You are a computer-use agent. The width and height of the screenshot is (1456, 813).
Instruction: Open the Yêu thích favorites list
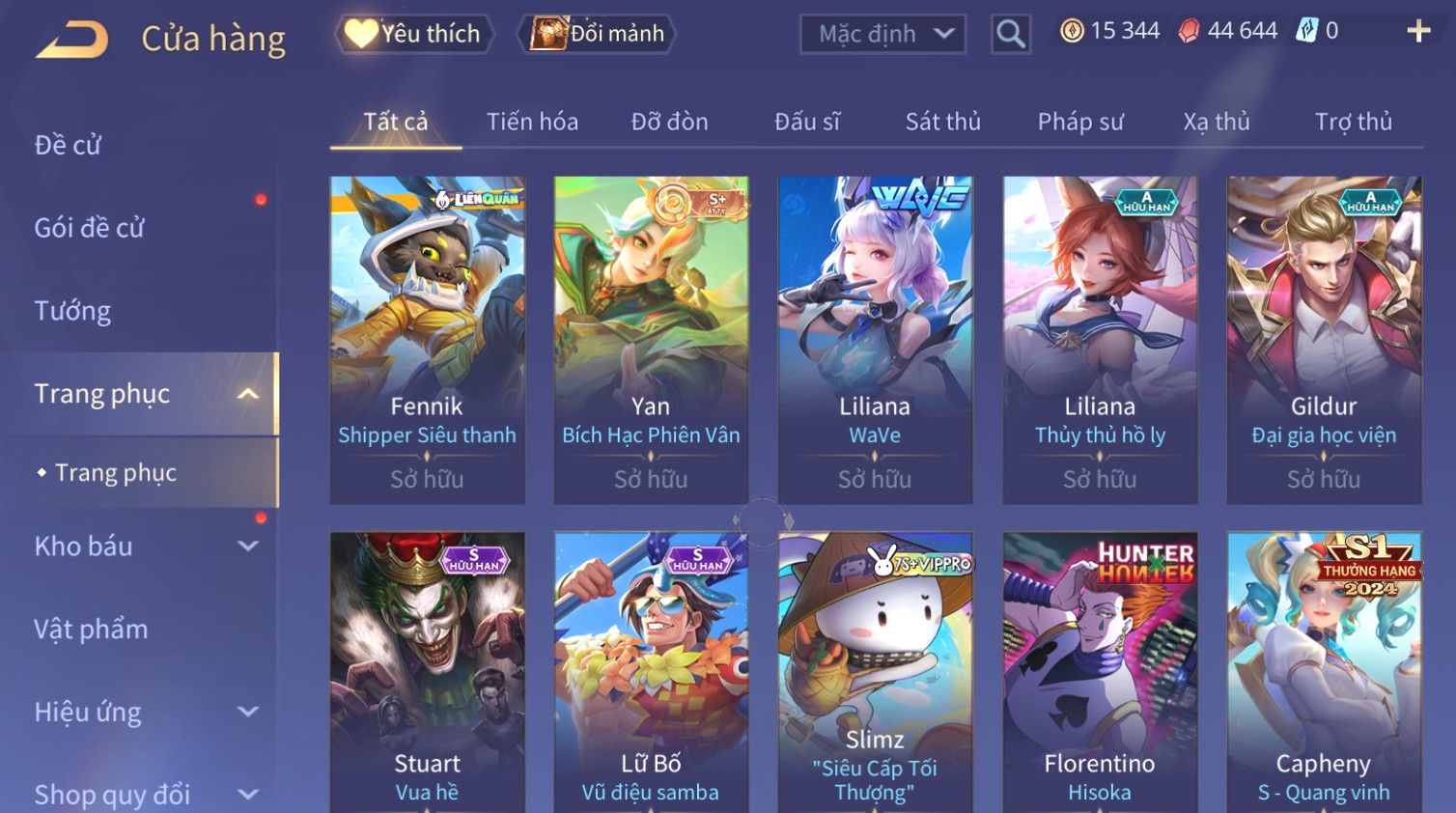[414, 34]
